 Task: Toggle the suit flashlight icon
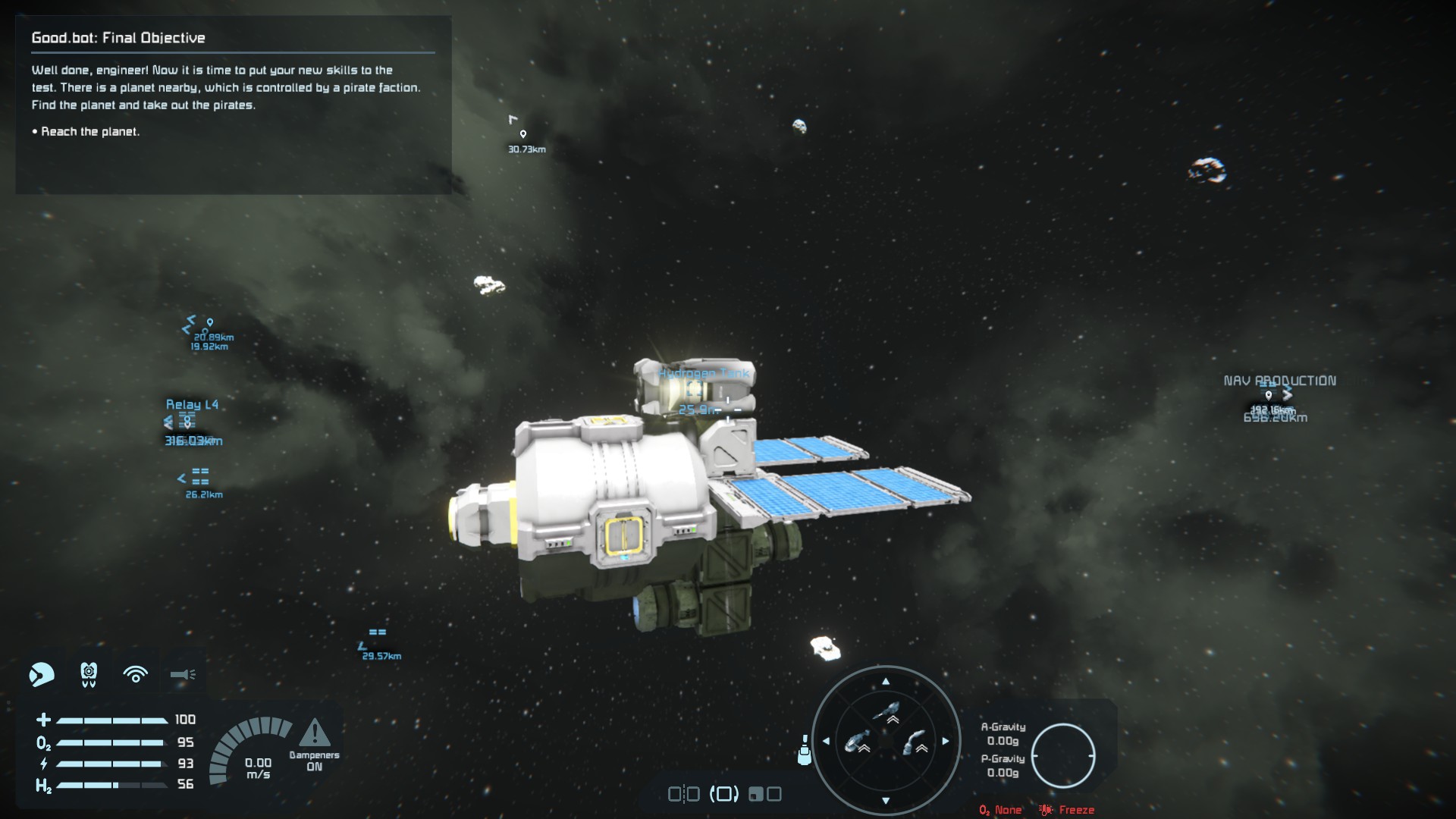pyautogui.click(x=183, y=673)
